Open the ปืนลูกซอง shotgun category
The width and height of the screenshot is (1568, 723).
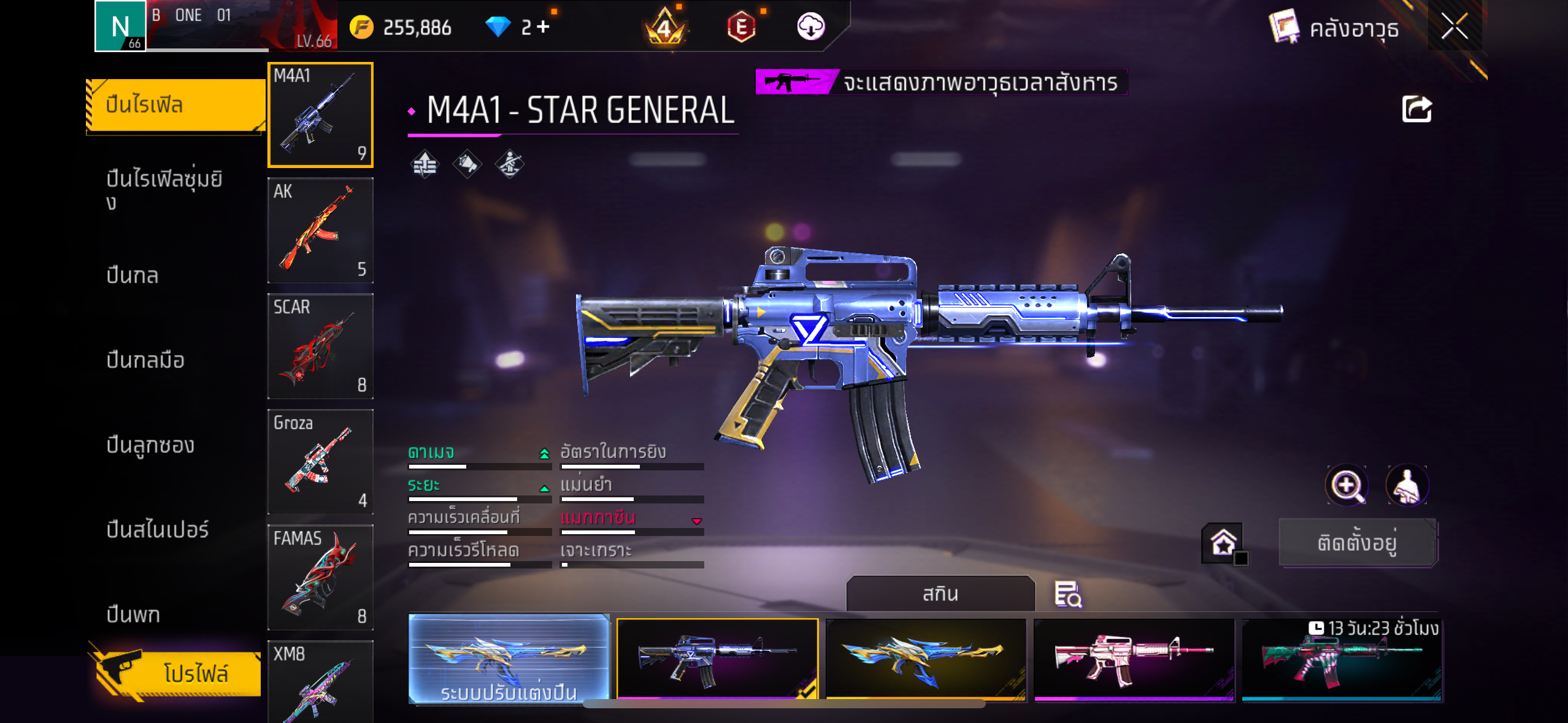click(x=150, y=445)
